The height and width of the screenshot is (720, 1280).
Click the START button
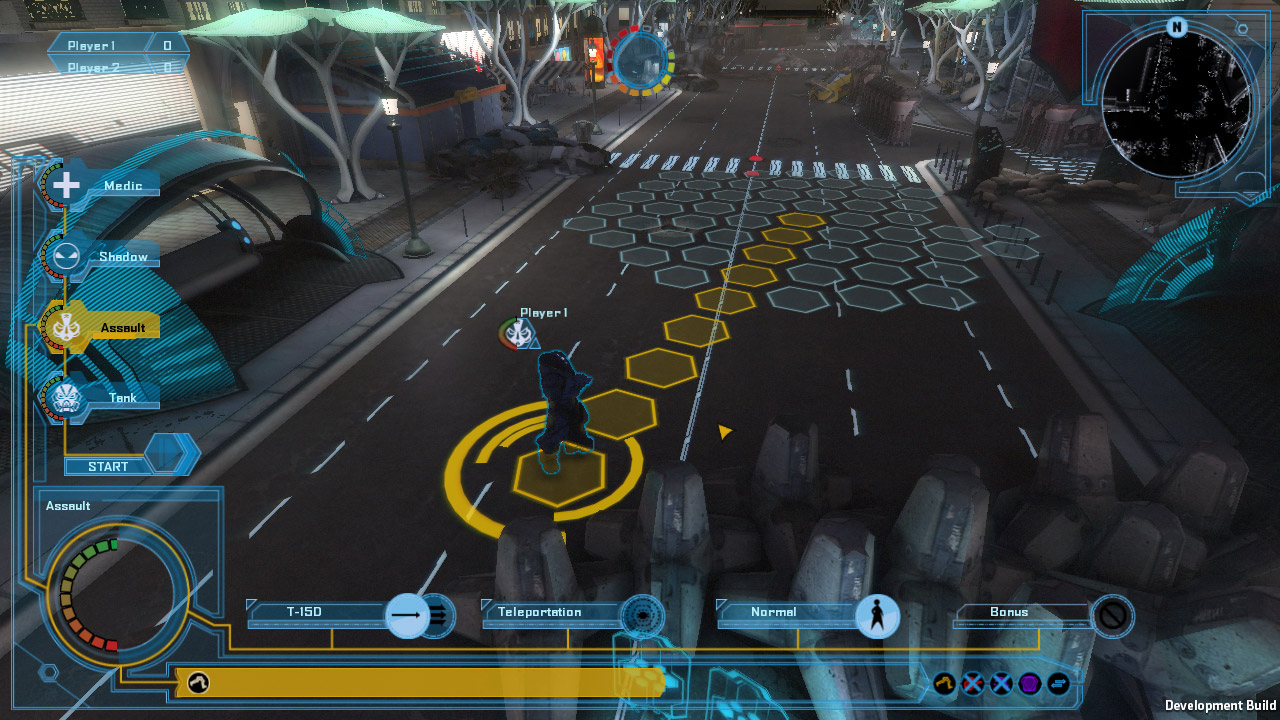[108, 466]
